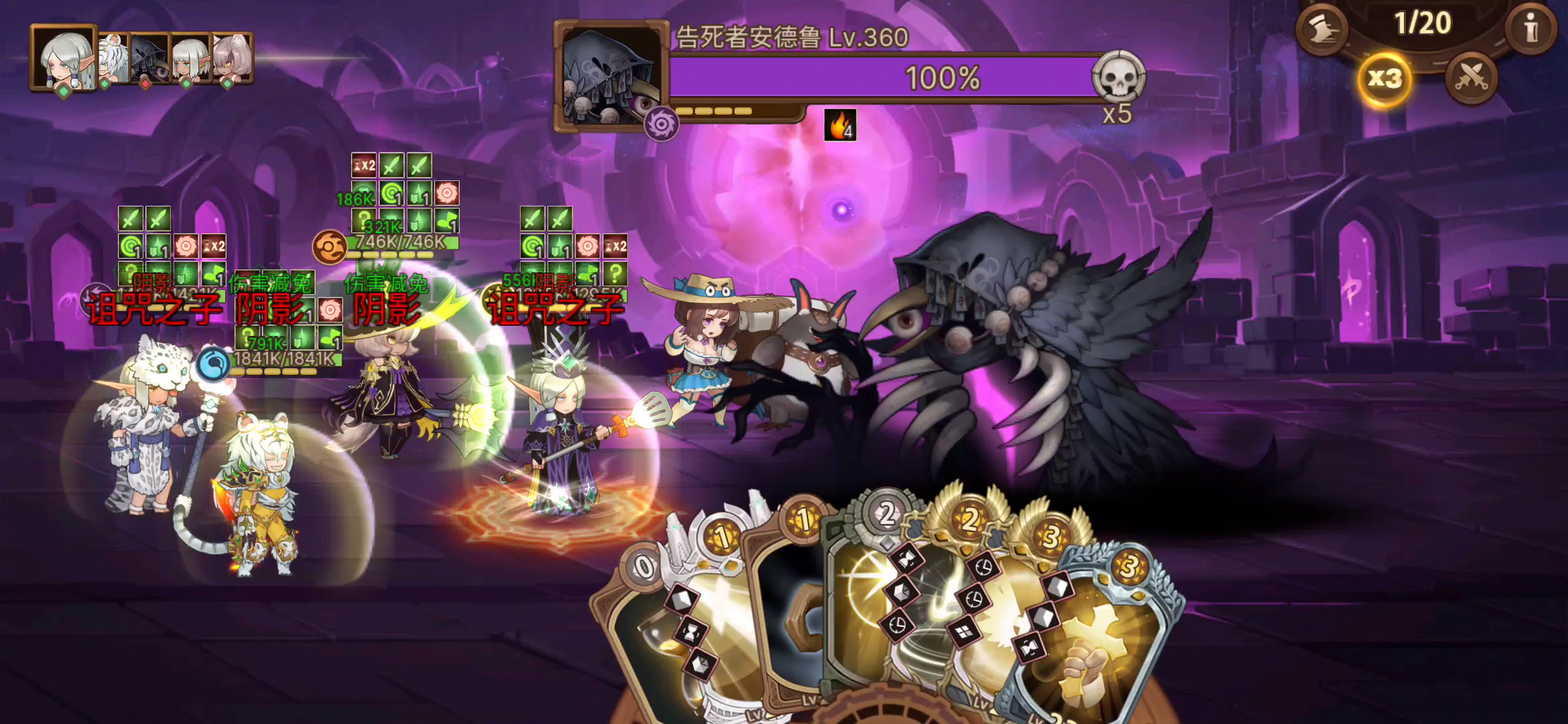
Task: Click the gavel icon button
Action: pos(1321,29)
